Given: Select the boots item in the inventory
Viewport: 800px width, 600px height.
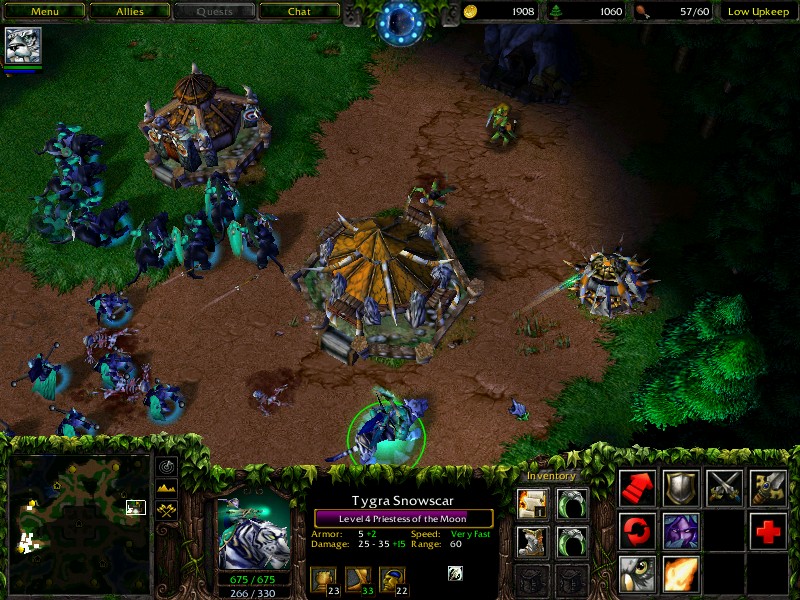Looking at the screenshot, I should click(532, 541).
